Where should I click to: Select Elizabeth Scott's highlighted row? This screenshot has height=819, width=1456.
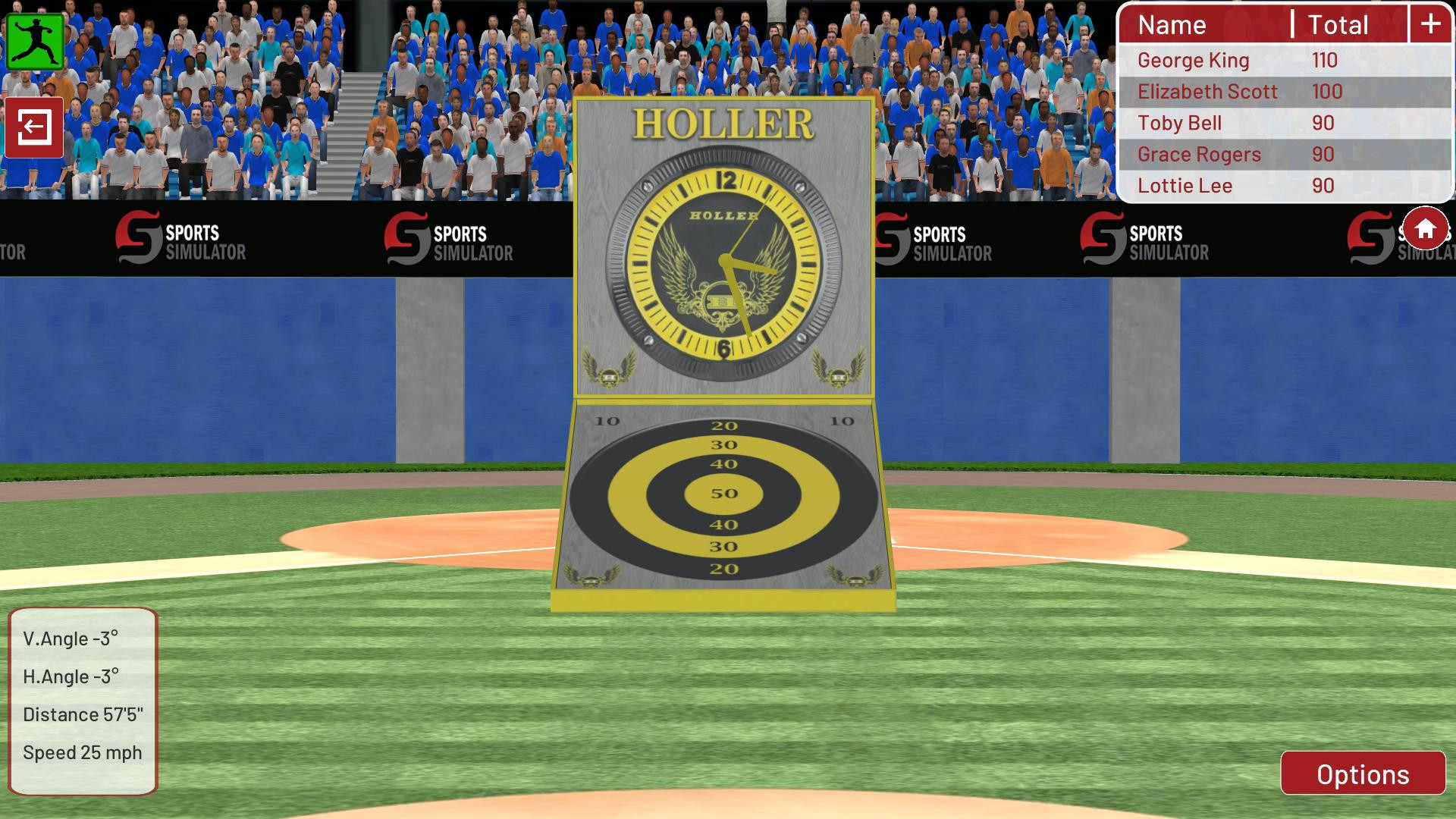tap(1208, 91)
